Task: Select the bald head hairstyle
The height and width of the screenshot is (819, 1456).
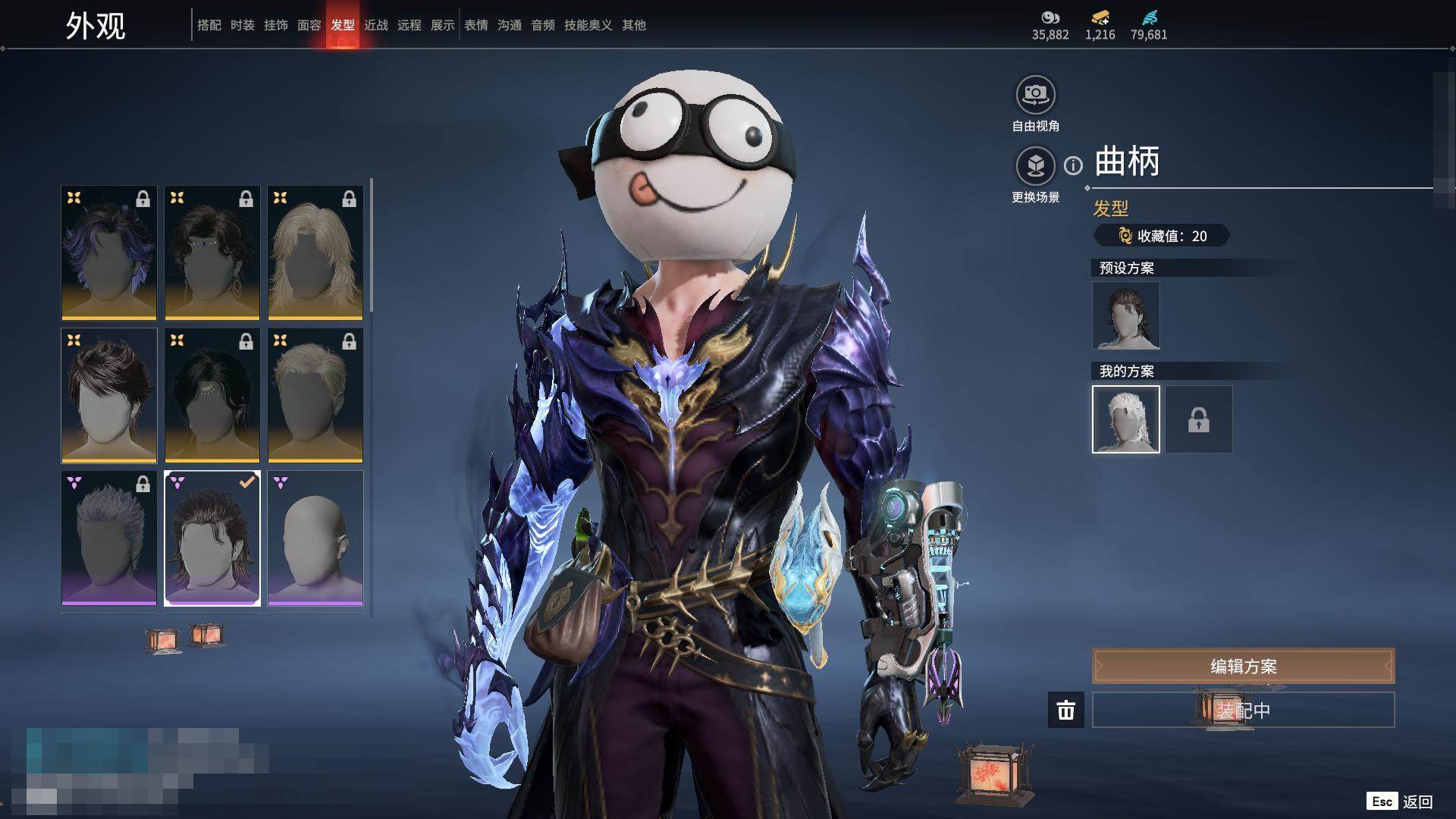Action: point(315,538)
